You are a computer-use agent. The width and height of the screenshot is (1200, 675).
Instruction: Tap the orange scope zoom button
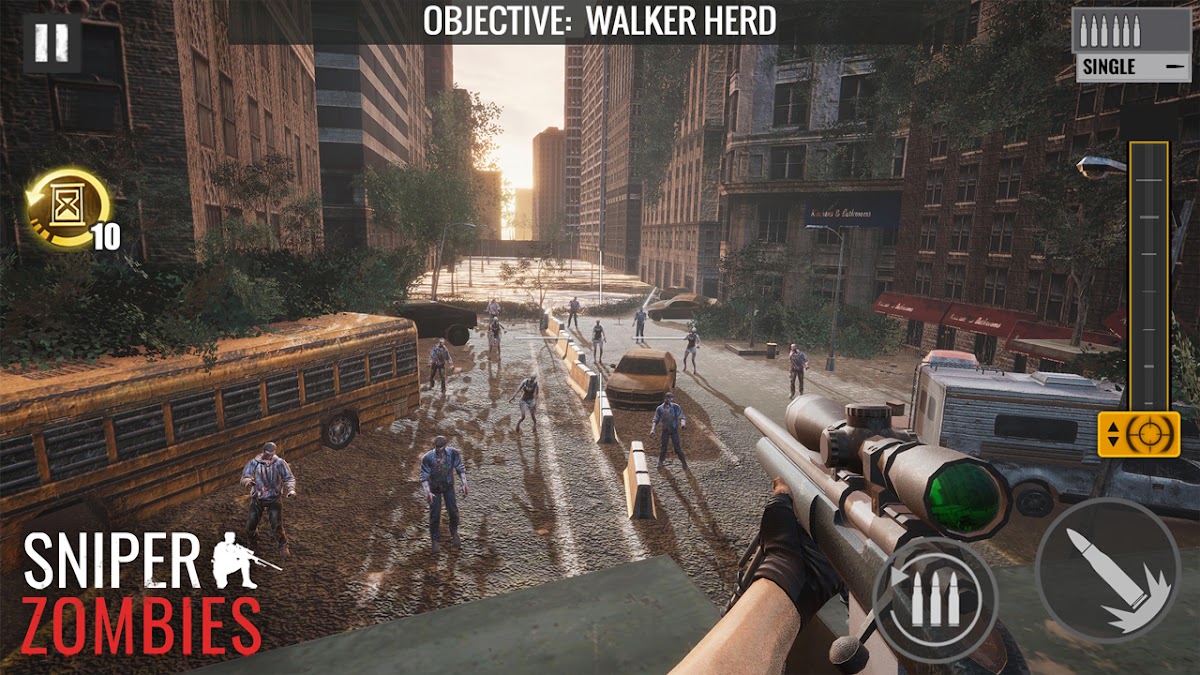click(1138, 434)
